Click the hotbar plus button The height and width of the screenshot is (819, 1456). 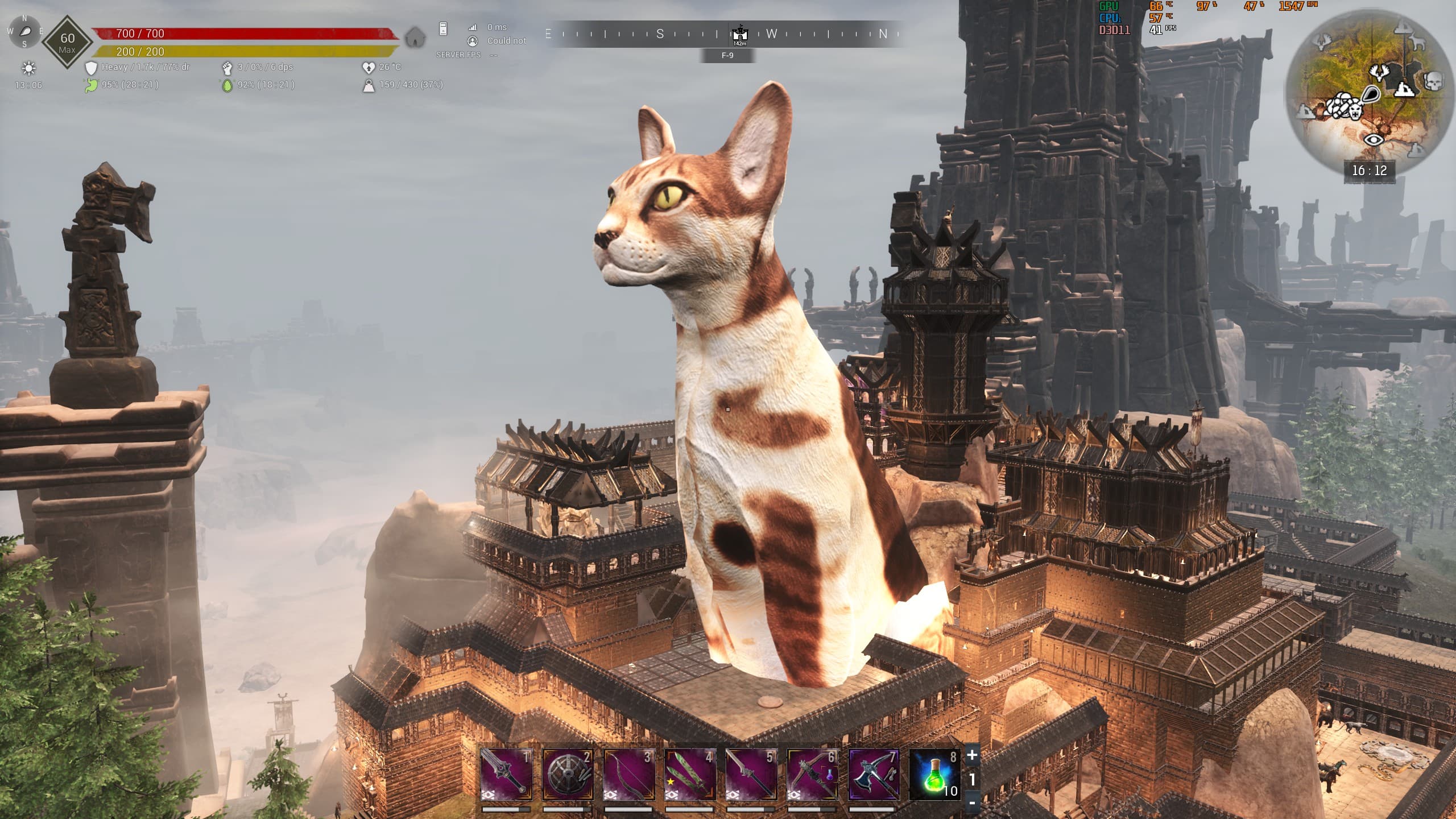click(x=972, y=755)
